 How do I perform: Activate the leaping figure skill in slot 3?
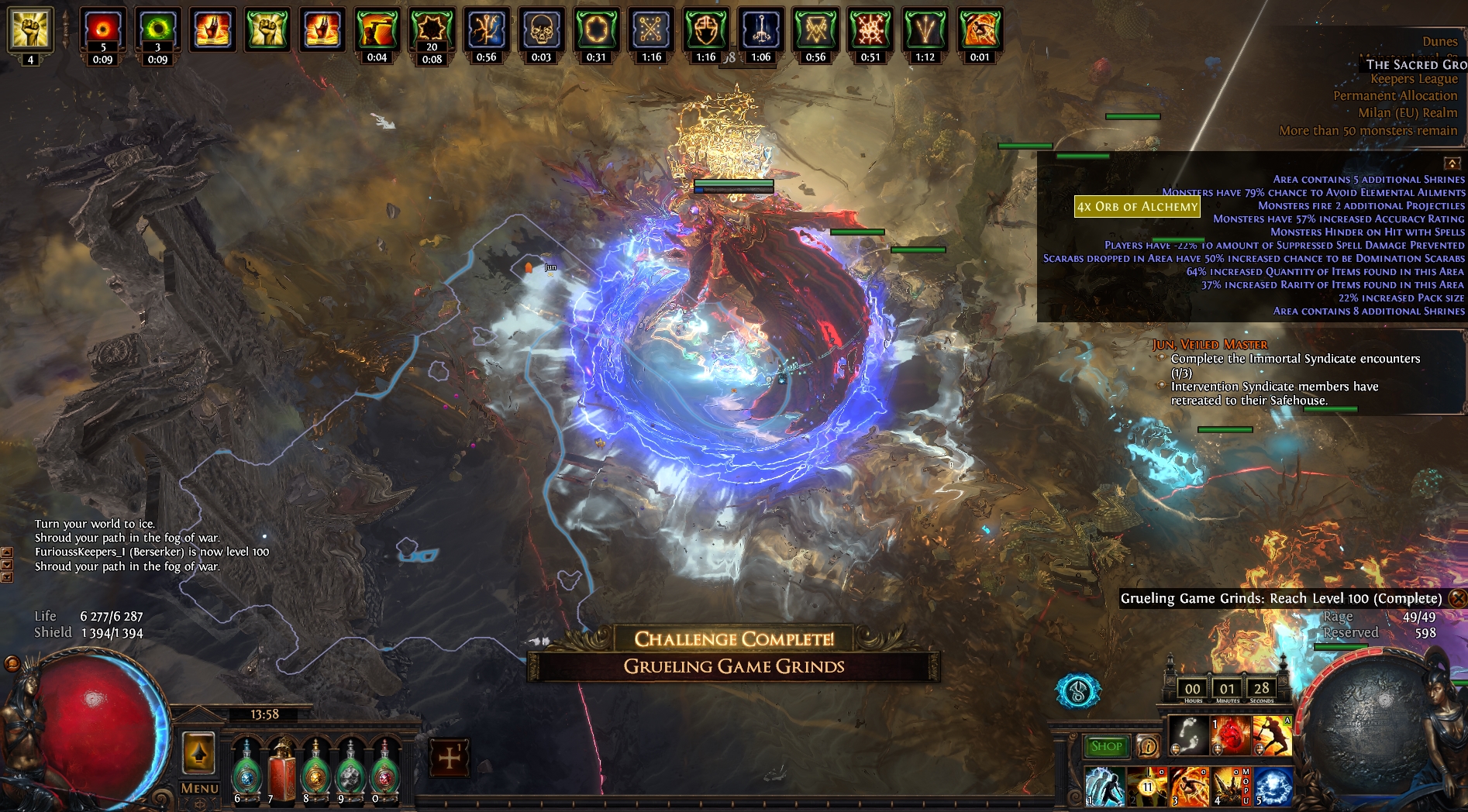click(1188, 786)
